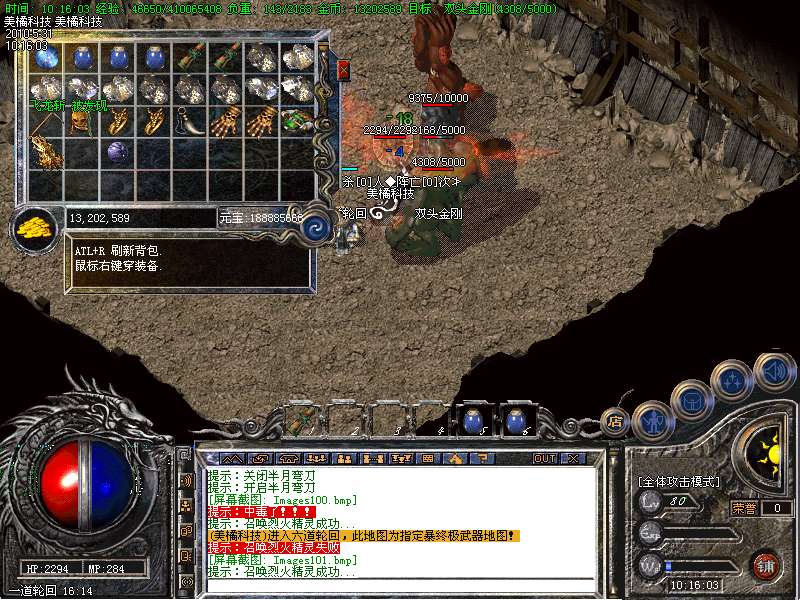Click the blue swirl button in the bag
The image size is (800, 600).
point(316,226)
